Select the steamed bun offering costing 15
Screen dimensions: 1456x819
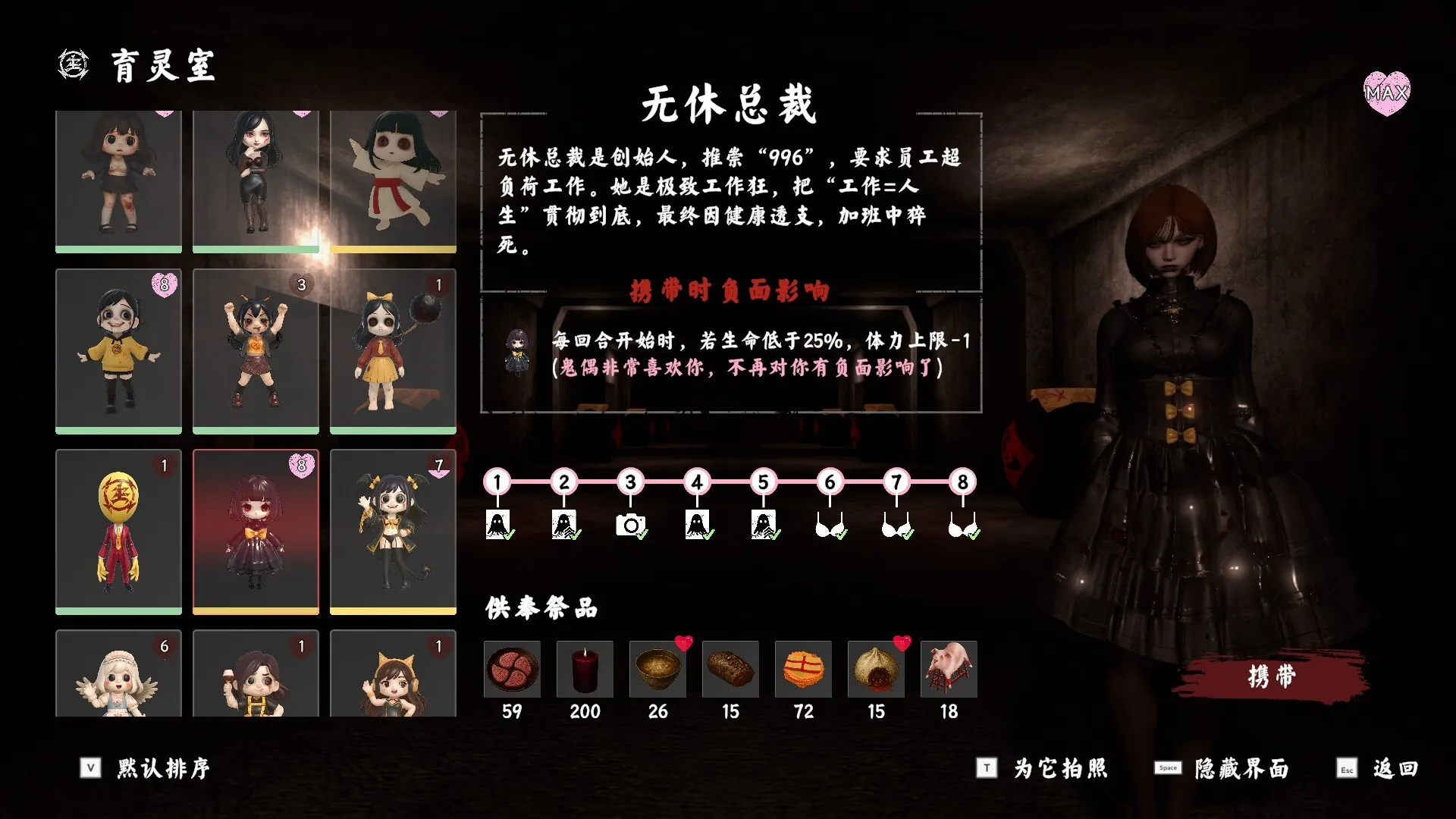coord(876,670)
